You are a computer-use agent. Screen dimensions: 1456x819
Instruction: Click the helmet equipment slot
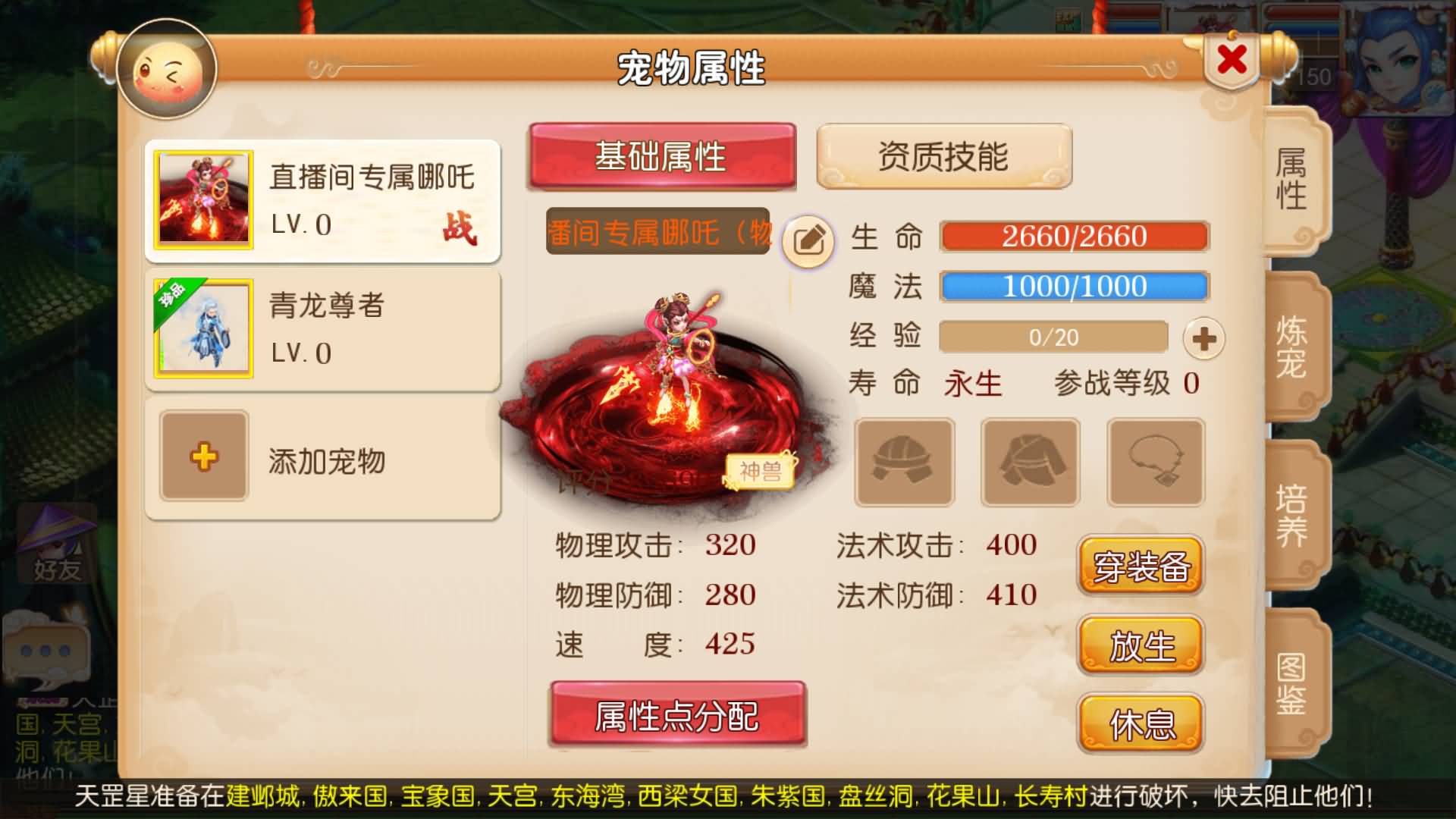point(905,463)
